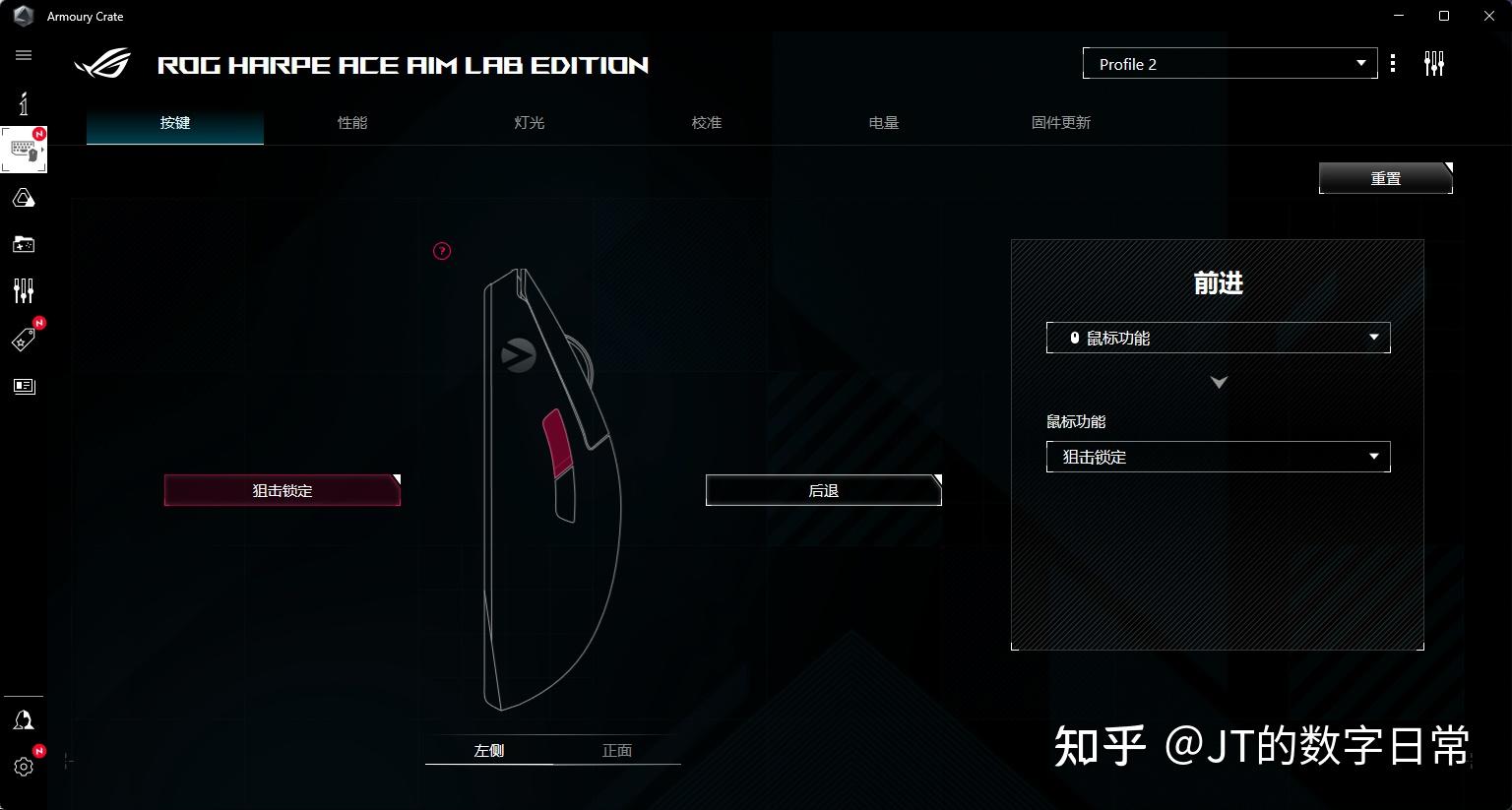Screen dimensions: 1512x810
Task: Expand the 鼠标功能 function dropdown
Action: coord(1218,338)
